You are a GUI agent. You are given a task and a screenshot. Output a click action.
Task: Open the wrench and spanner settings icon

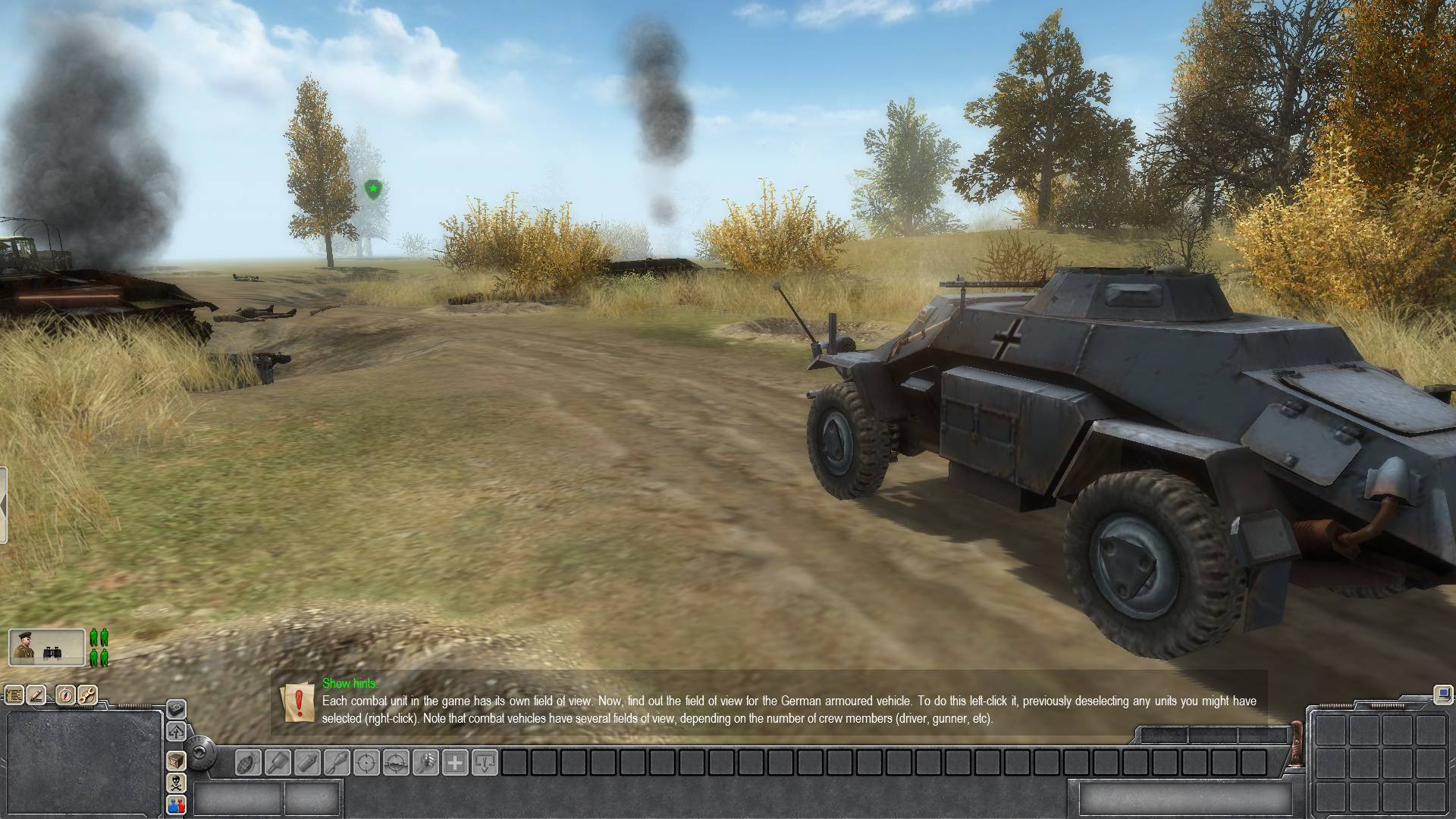(87, 695)
